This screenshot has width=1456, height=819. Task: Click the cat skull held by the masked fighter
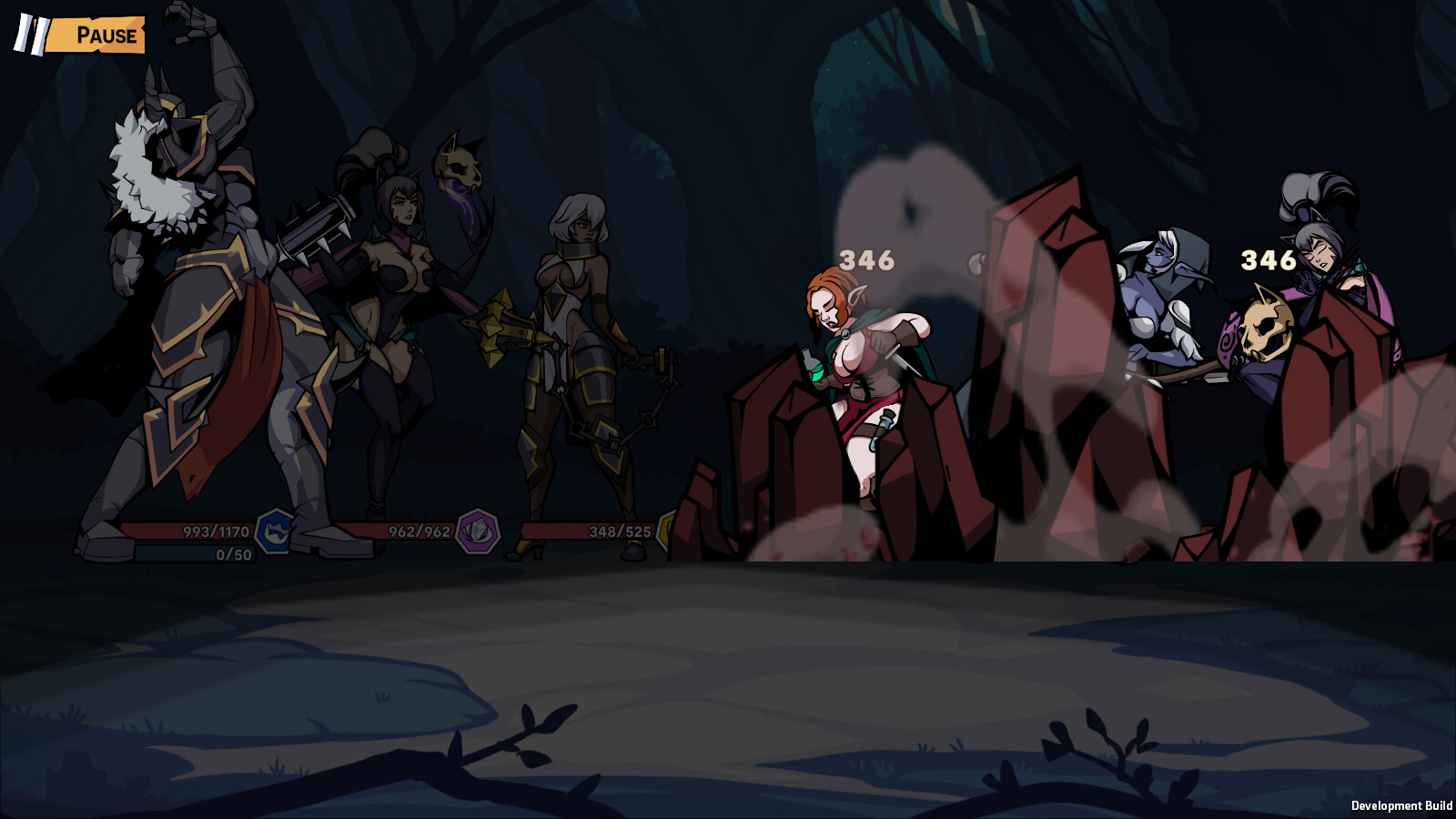(x=456, y=165)
